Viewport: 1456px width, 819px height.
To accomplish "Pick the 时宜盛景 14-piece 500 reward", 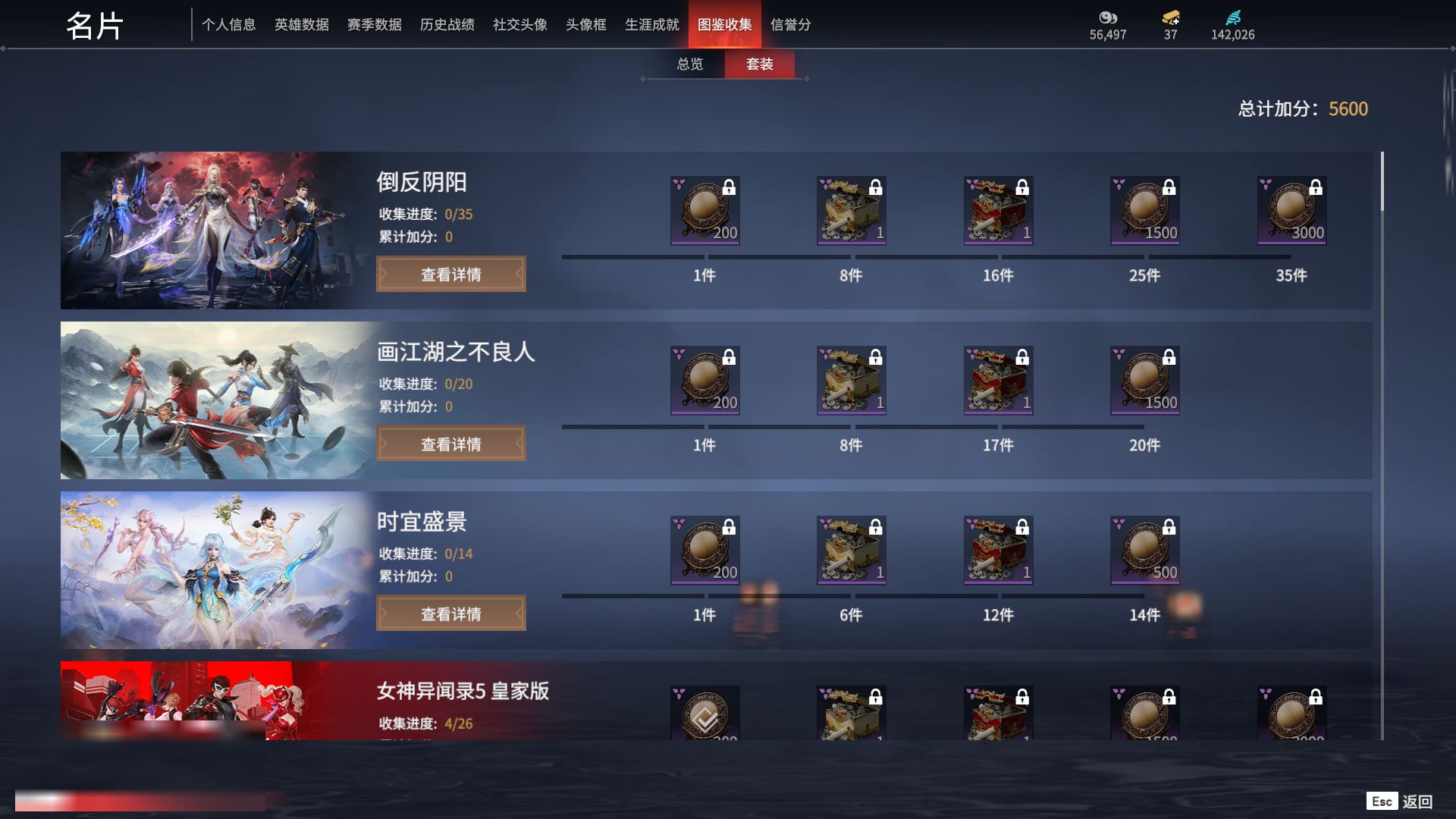I will (x=1144, y=551).
